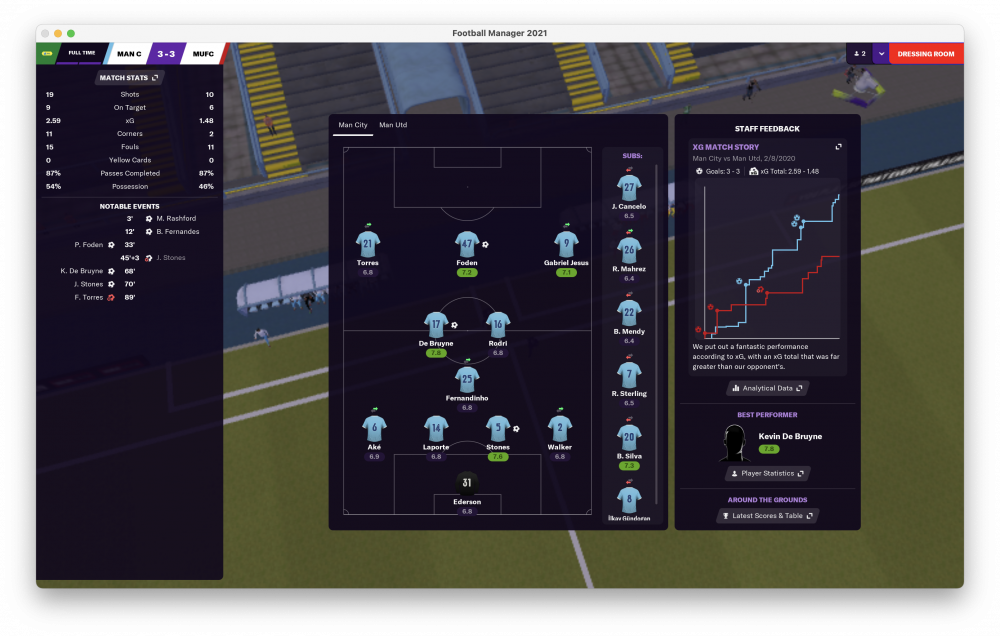Click Fernandinho in defensive midfield
The width and height of the screenshot is (1000, 636).
click(x=467, y=378)
